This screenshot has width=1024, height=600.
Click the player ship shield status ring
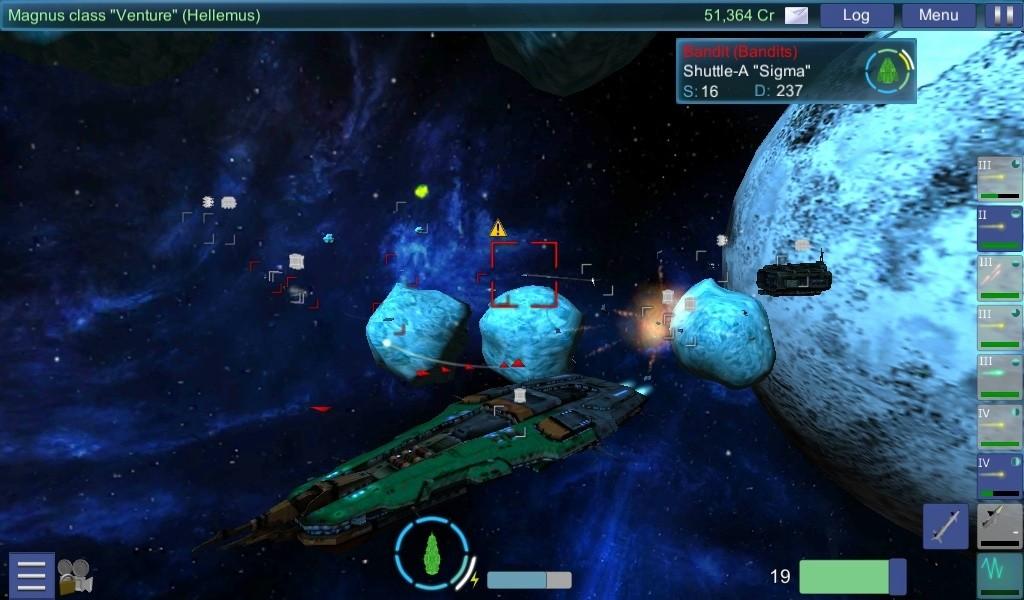(x=432, y=551)
